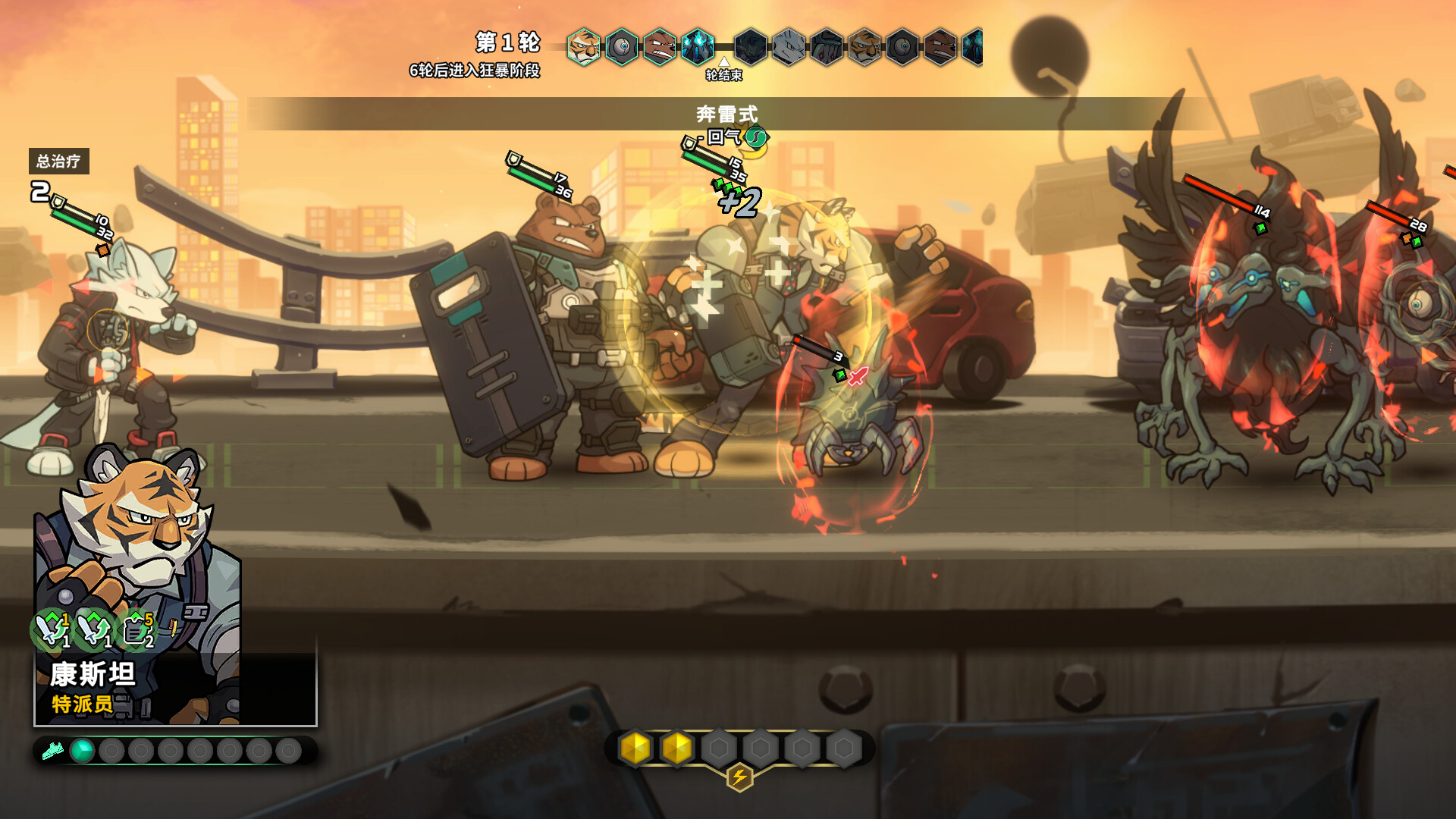Inspect the 回气 swirl status icon
This screenshot has width=1456, height=819.
(x=756, y=137)
